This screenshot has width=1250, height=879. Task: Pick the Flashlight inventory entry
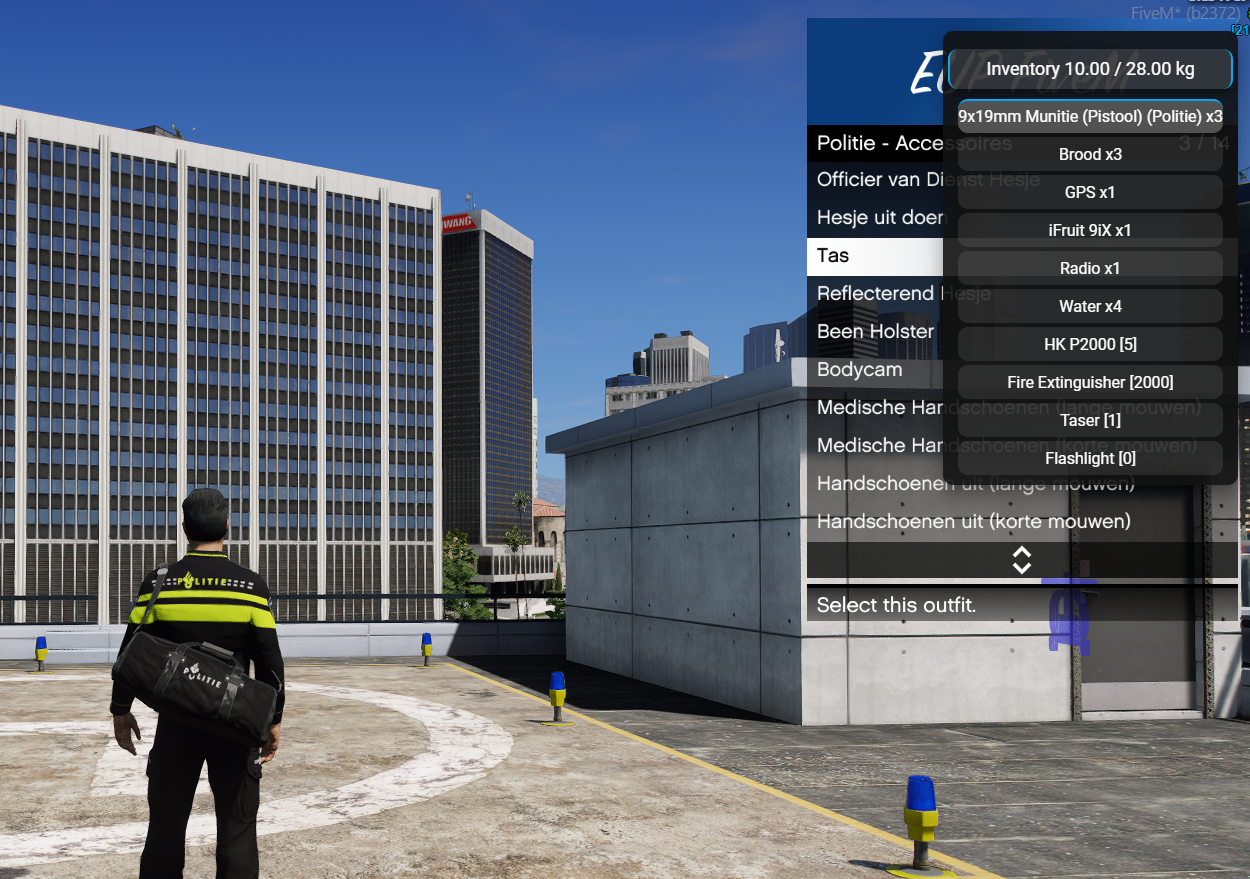tap(1090, 458)
